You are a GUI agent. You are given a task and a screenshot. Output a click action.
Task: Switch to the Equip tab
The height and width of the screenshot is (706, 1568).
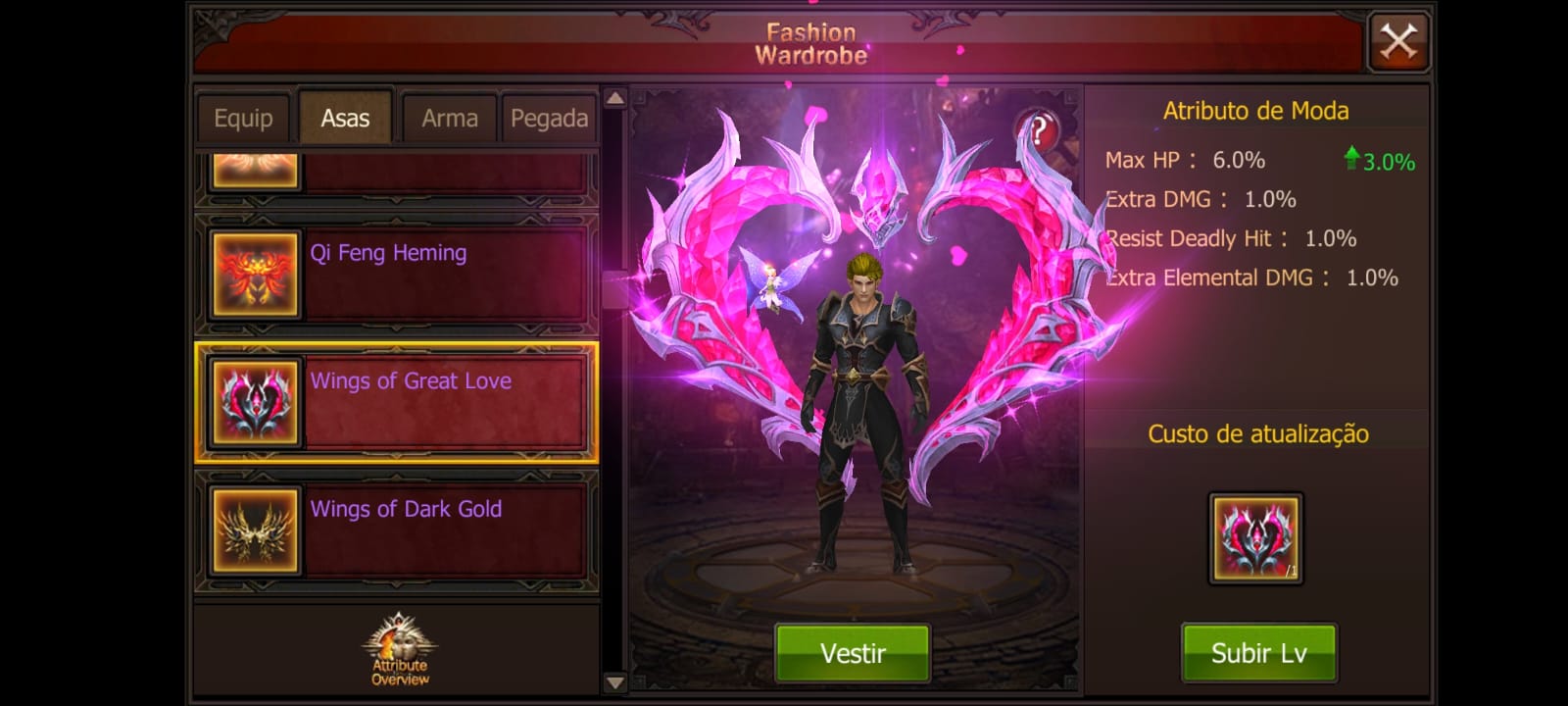pyautogui.click(x=243, y=119)
